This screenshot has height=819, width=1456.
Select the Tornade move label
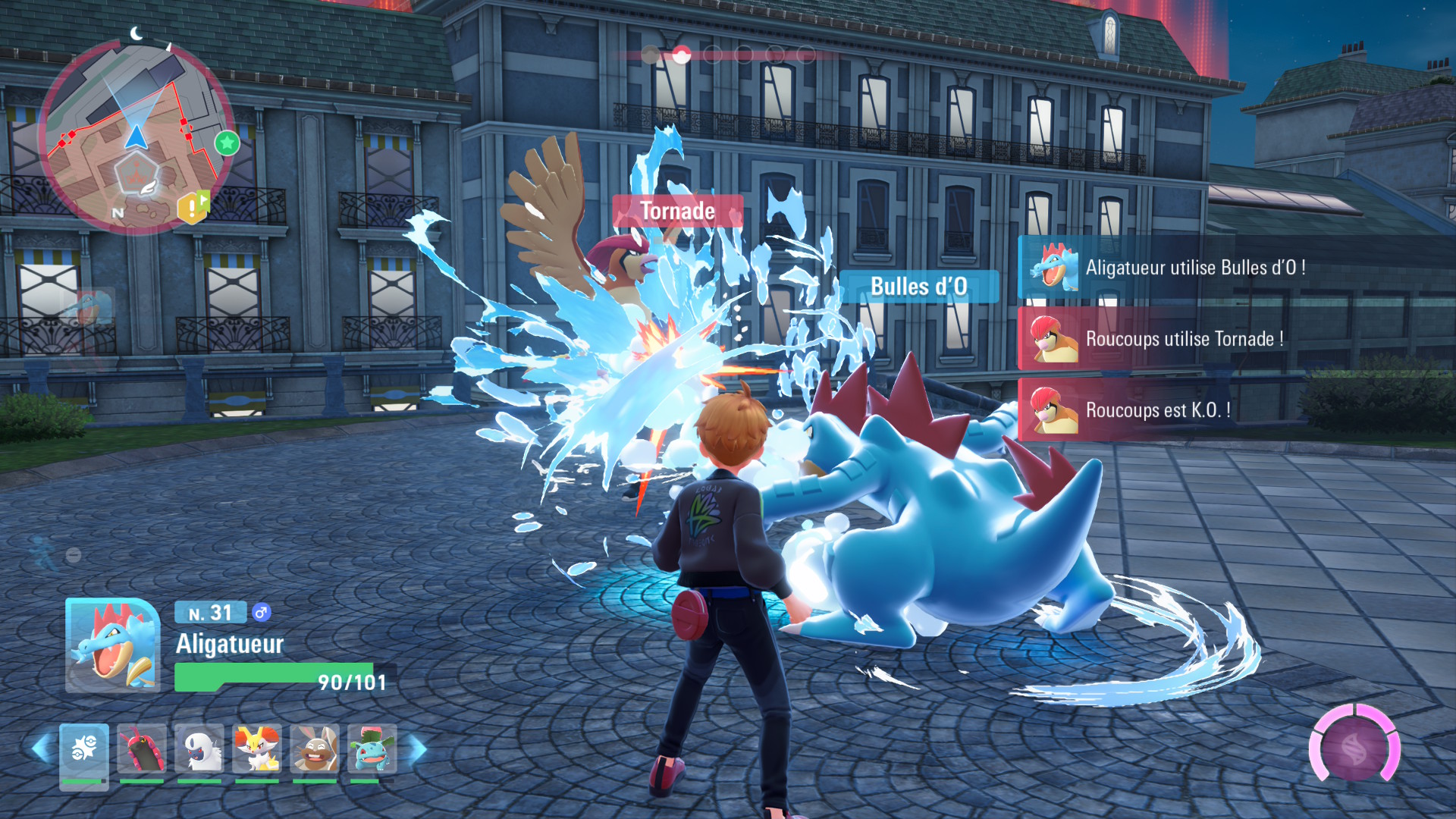[x=677, y=211]
